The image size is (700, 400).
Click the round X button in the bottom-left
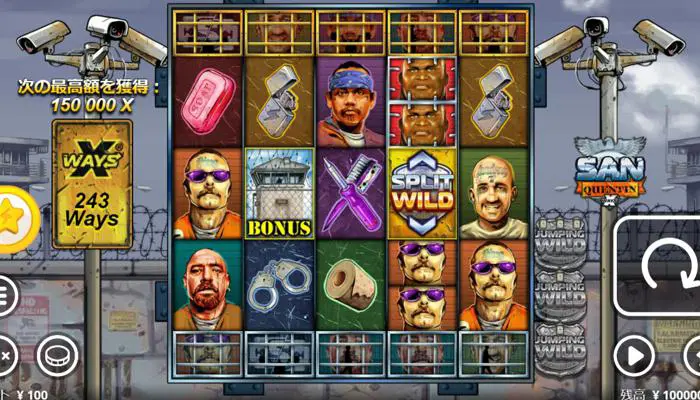(6, 355)
